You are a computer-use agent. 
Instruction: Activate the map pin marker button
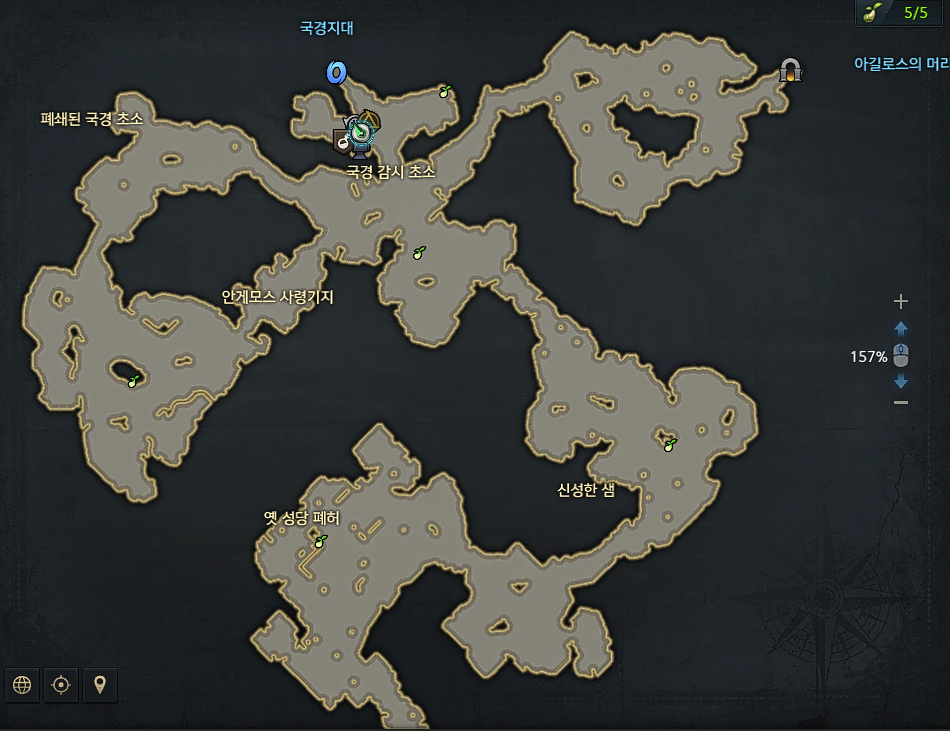[x=99, y=685]
